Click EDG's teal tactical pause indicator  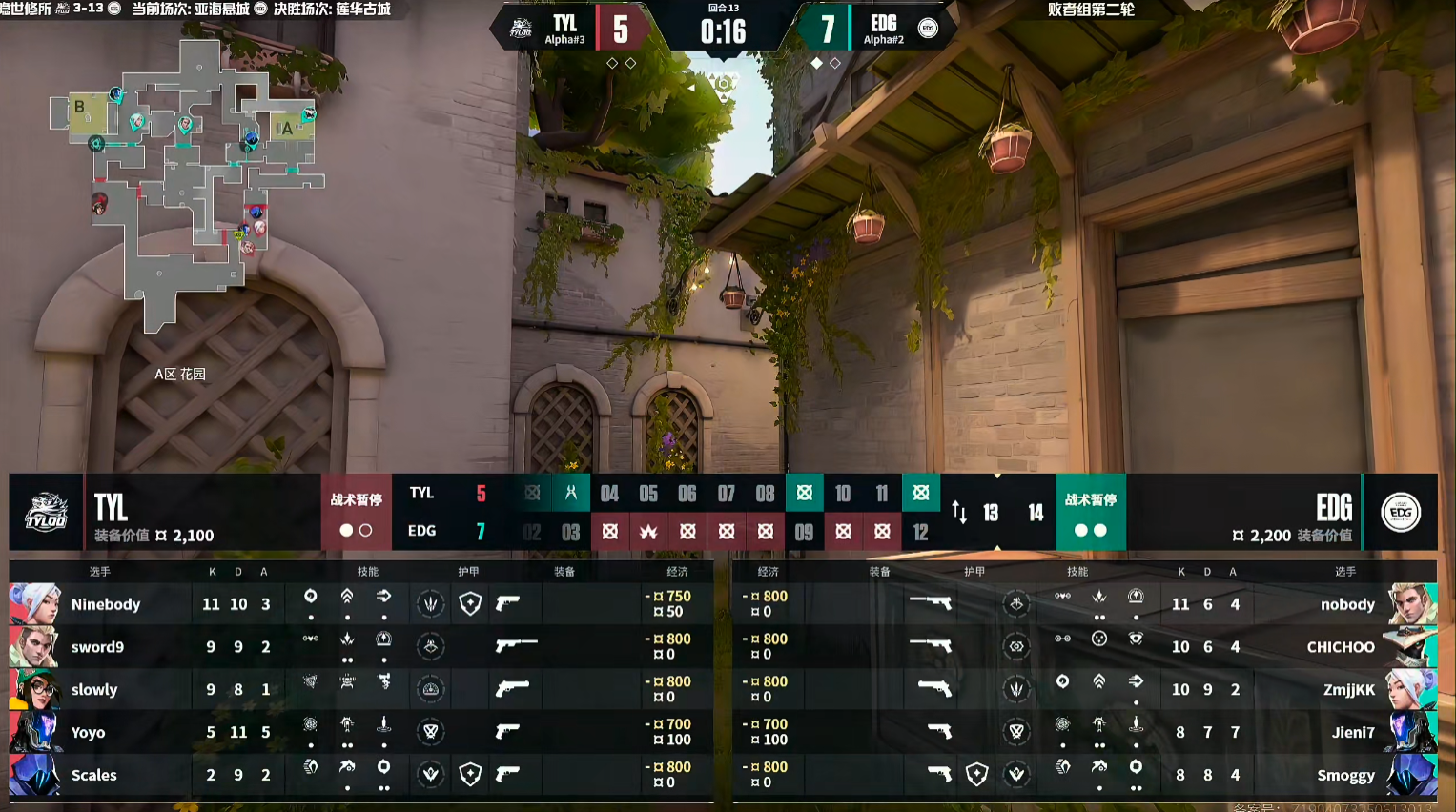[1090, 513]
